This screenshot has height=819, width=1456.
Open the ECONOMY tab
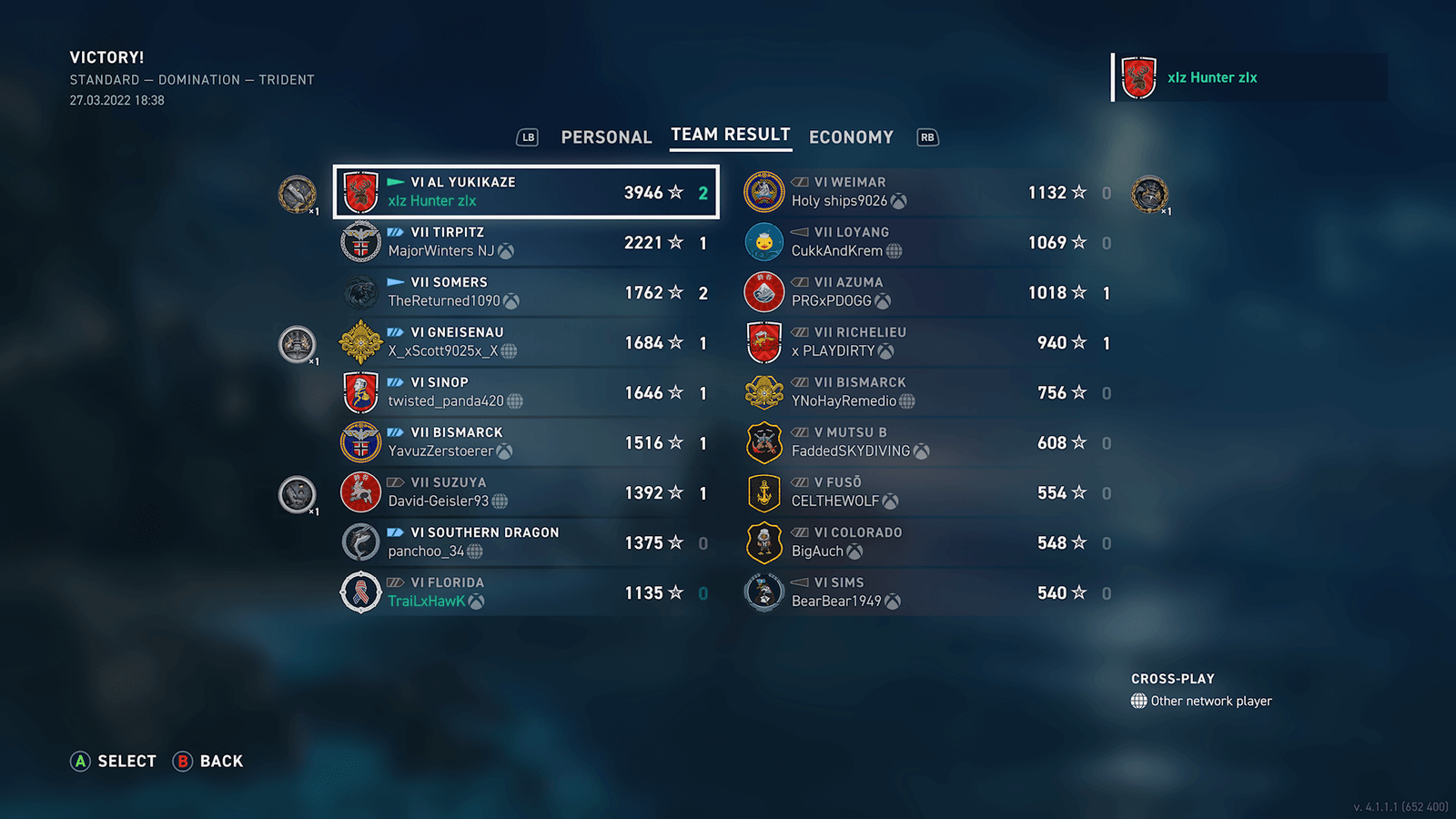(851, 136)
